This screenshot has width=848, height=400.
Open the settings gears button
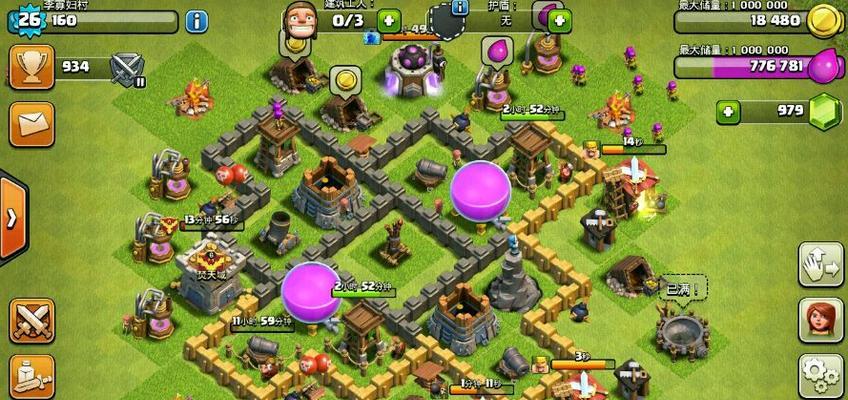pyautogui.click(x=820, y=376)
